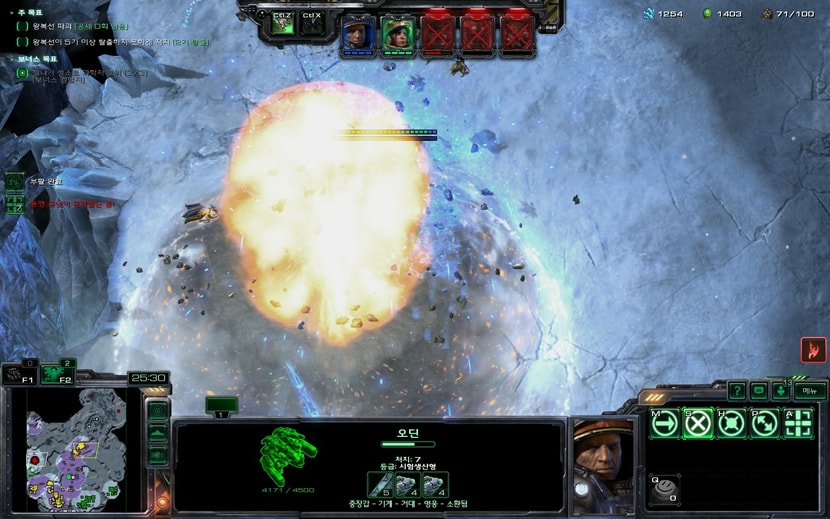Issue the Move command
Image resolution: width=830 pixels, height=519 pixels.
(665, 423)
